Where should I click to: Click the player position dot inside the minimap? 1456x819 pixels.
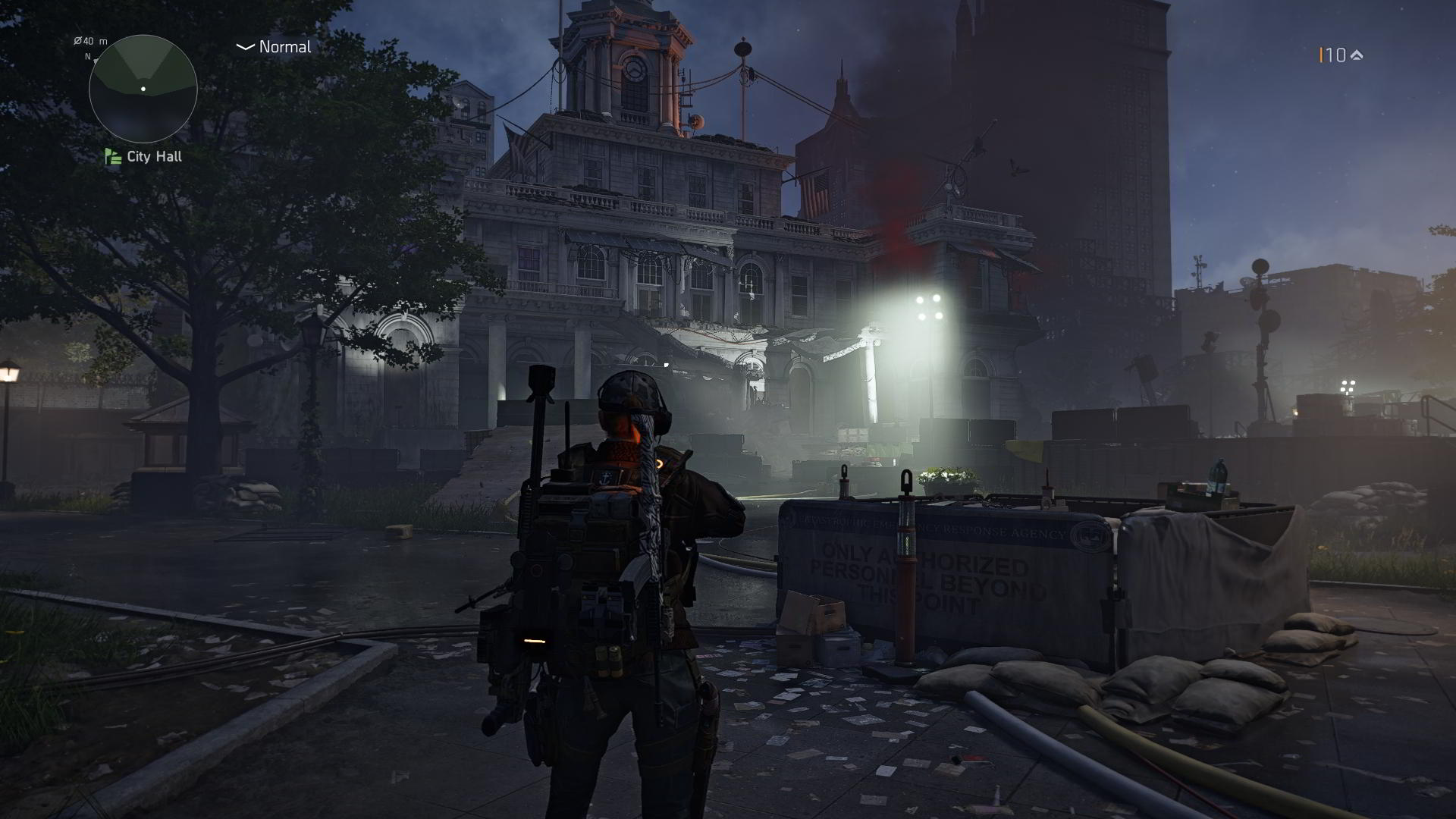pos(143,89)
